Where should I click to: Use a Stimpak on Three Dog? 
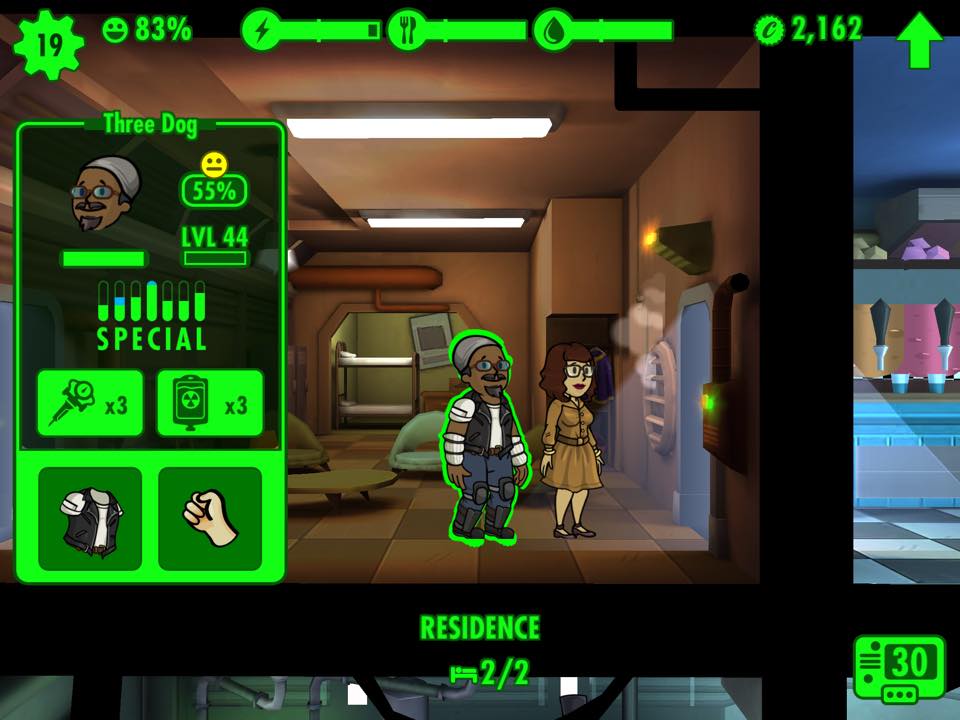(x=90, y=404)
